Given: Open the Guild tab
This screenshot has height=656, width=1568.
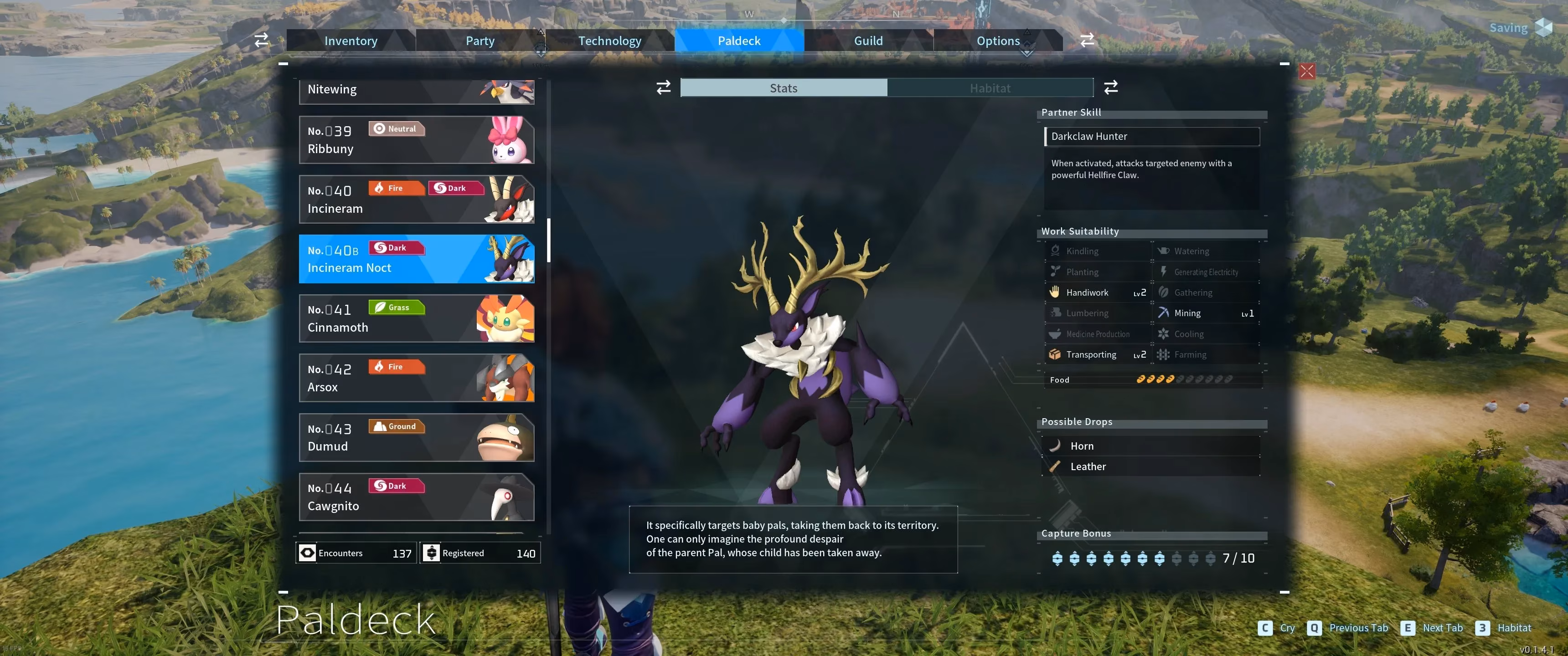Looking at the screenshot, I should point(868,40).
